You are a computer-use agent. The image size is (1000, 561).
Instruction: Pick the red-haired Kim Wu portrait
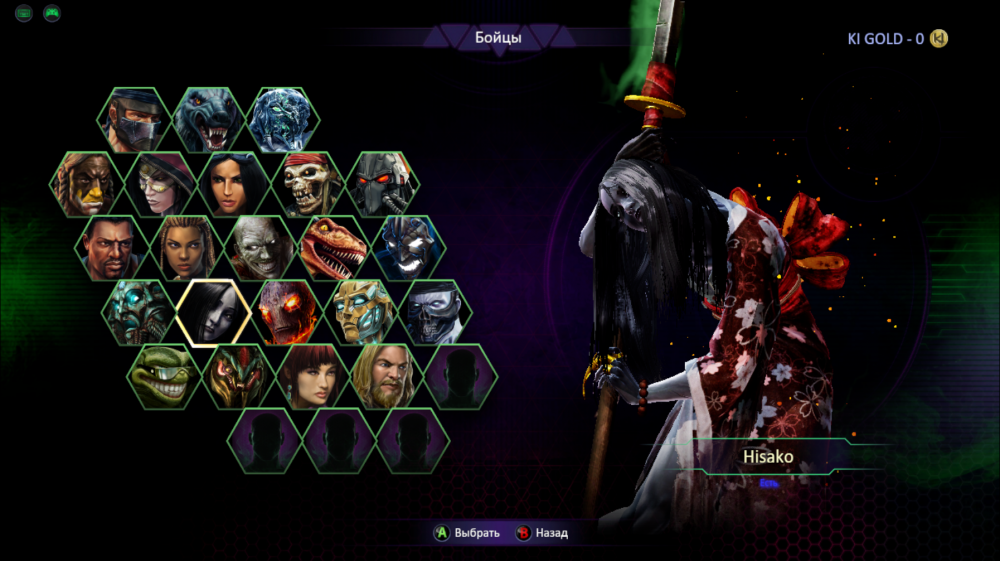pyautogui.click(x=311, y=376)
